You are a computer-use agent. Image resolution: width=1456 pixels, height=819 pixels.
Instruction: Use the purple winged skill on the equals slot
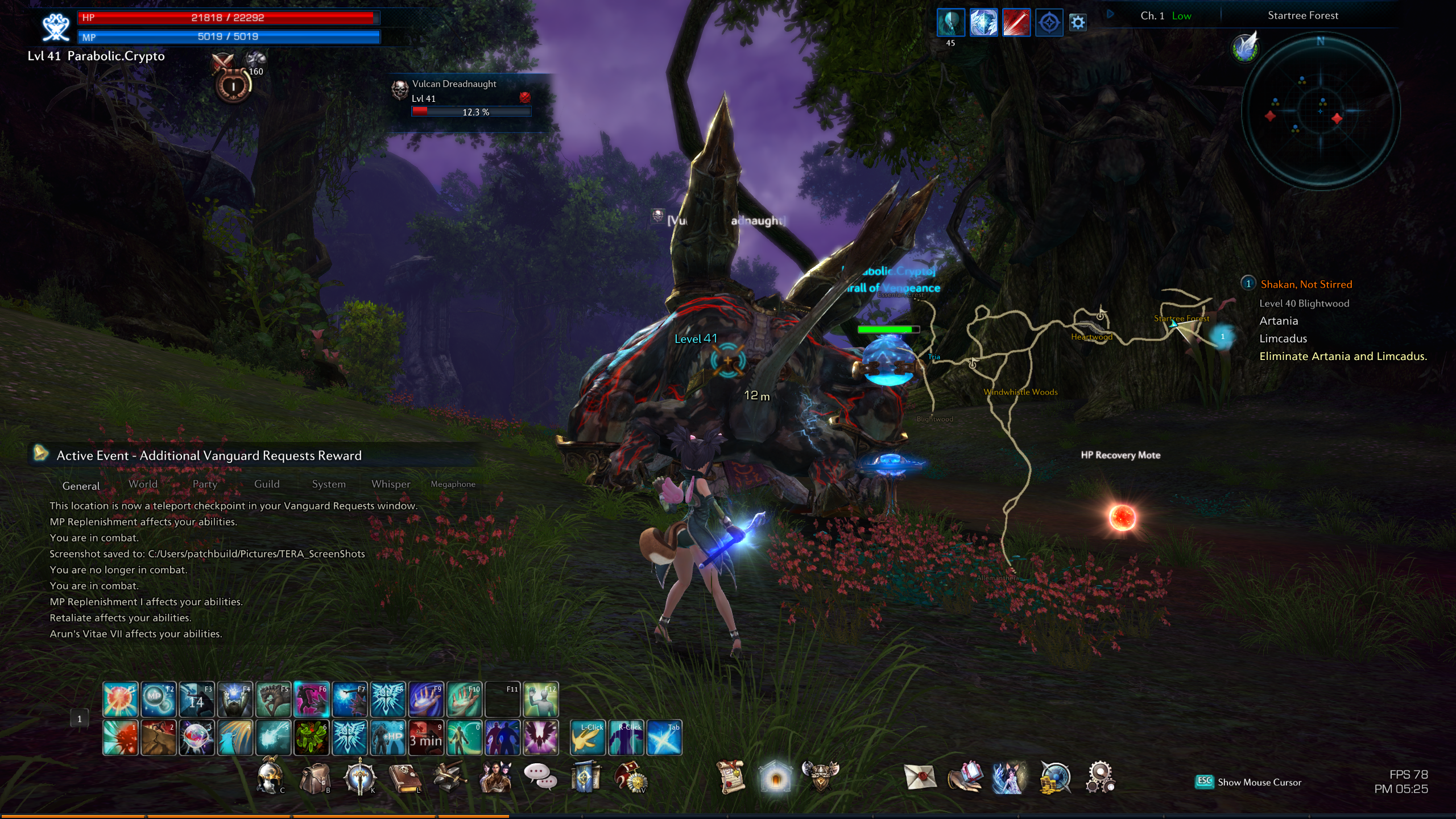pos(540,738)
